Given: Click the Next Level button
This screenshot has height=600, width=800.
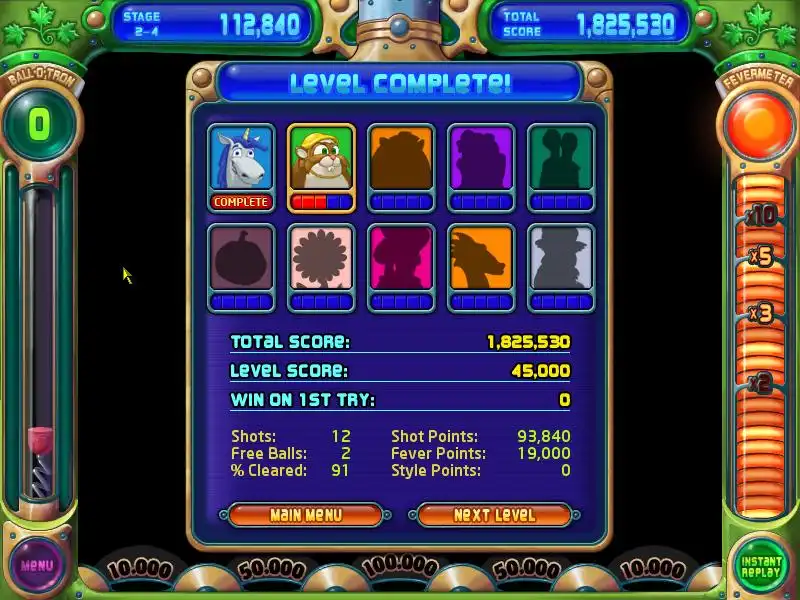Looking at the screenshot, I should pyautogui.click(x=494, y=515).
